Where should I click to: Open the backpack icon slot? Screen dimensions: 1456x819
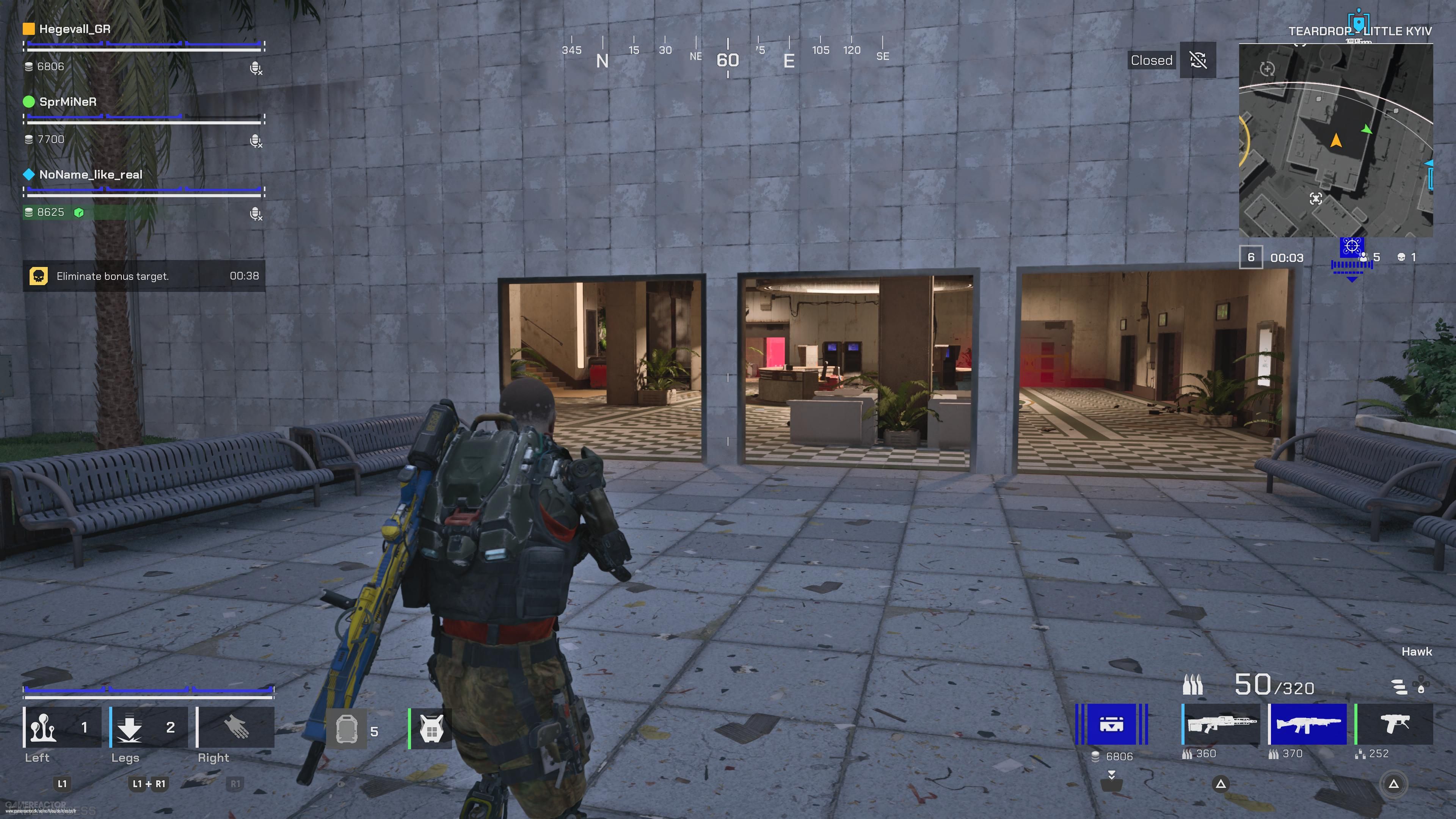431,730
